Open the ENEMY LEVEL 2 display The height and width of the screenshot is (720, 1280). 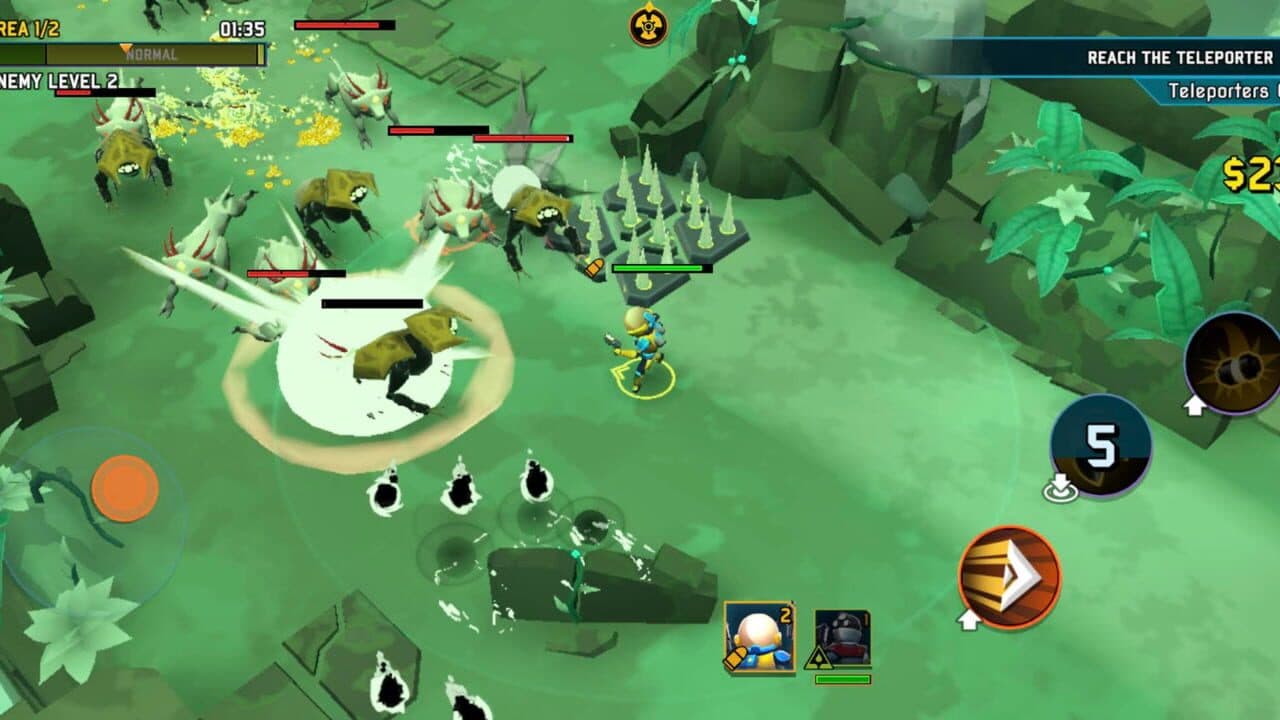55,81
